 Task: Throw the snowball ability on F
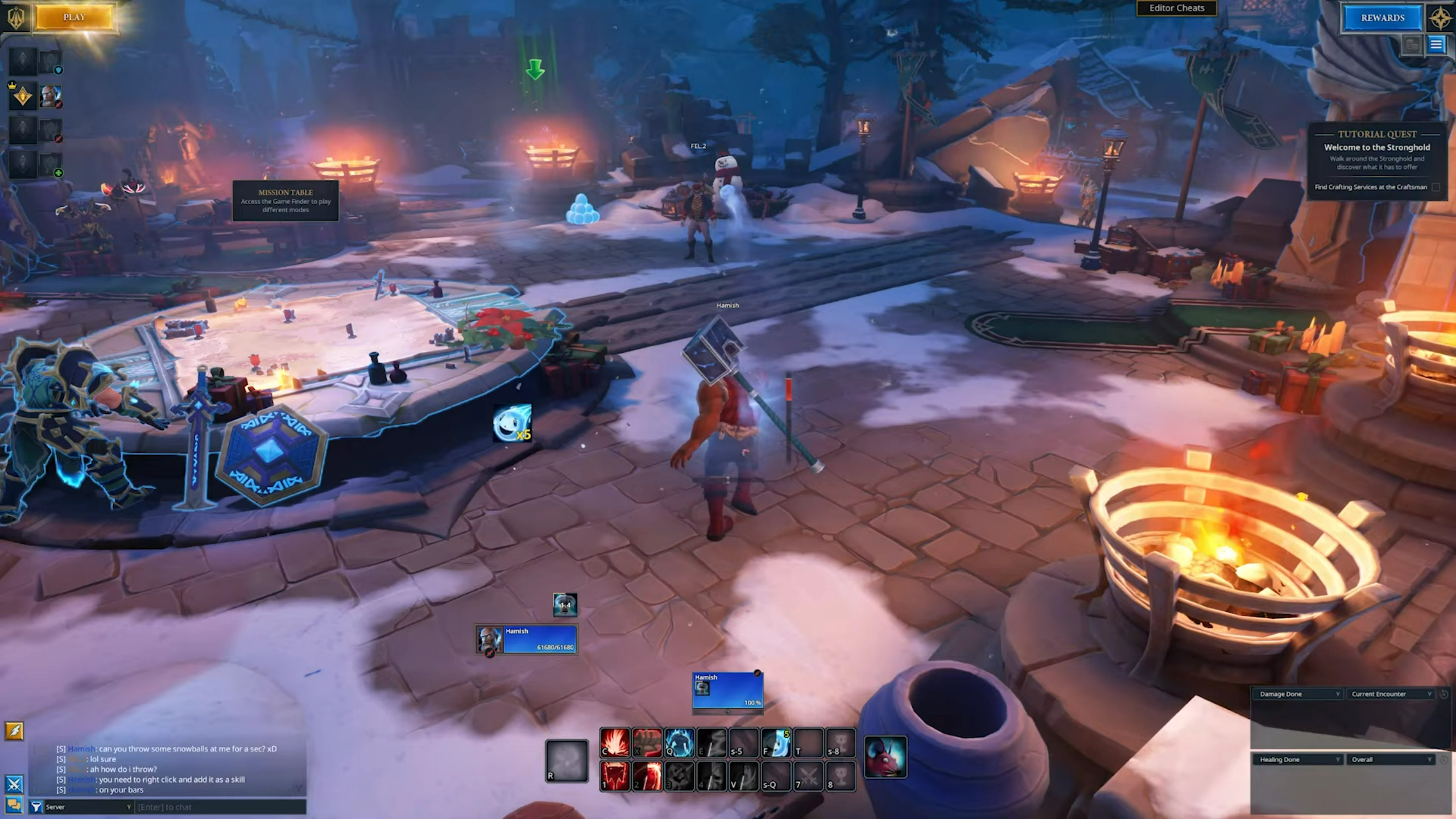(776, 743)
